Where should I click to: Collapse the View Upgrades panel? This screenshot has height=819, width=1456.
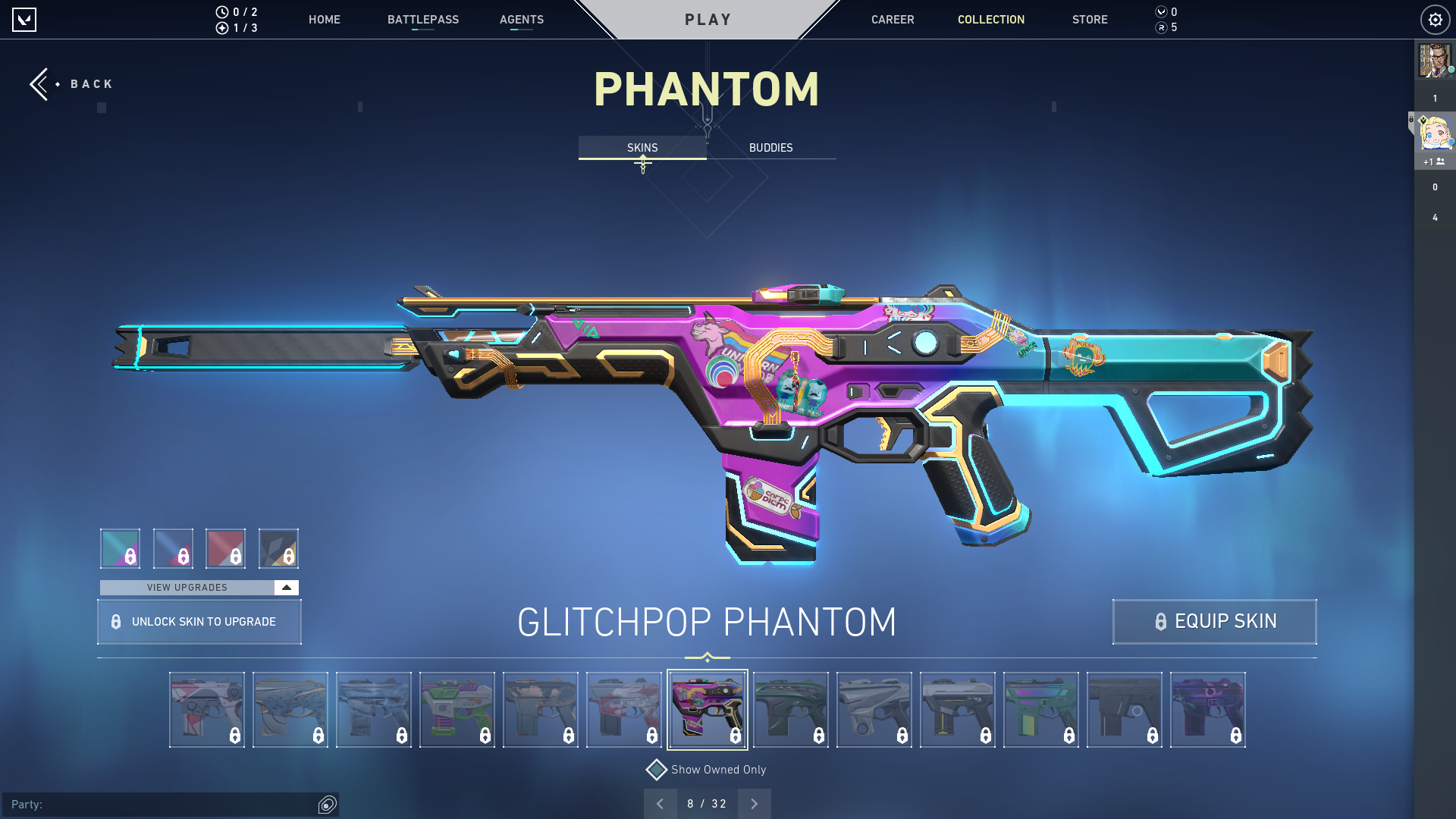pyautogui.click(x=285, y=587)
